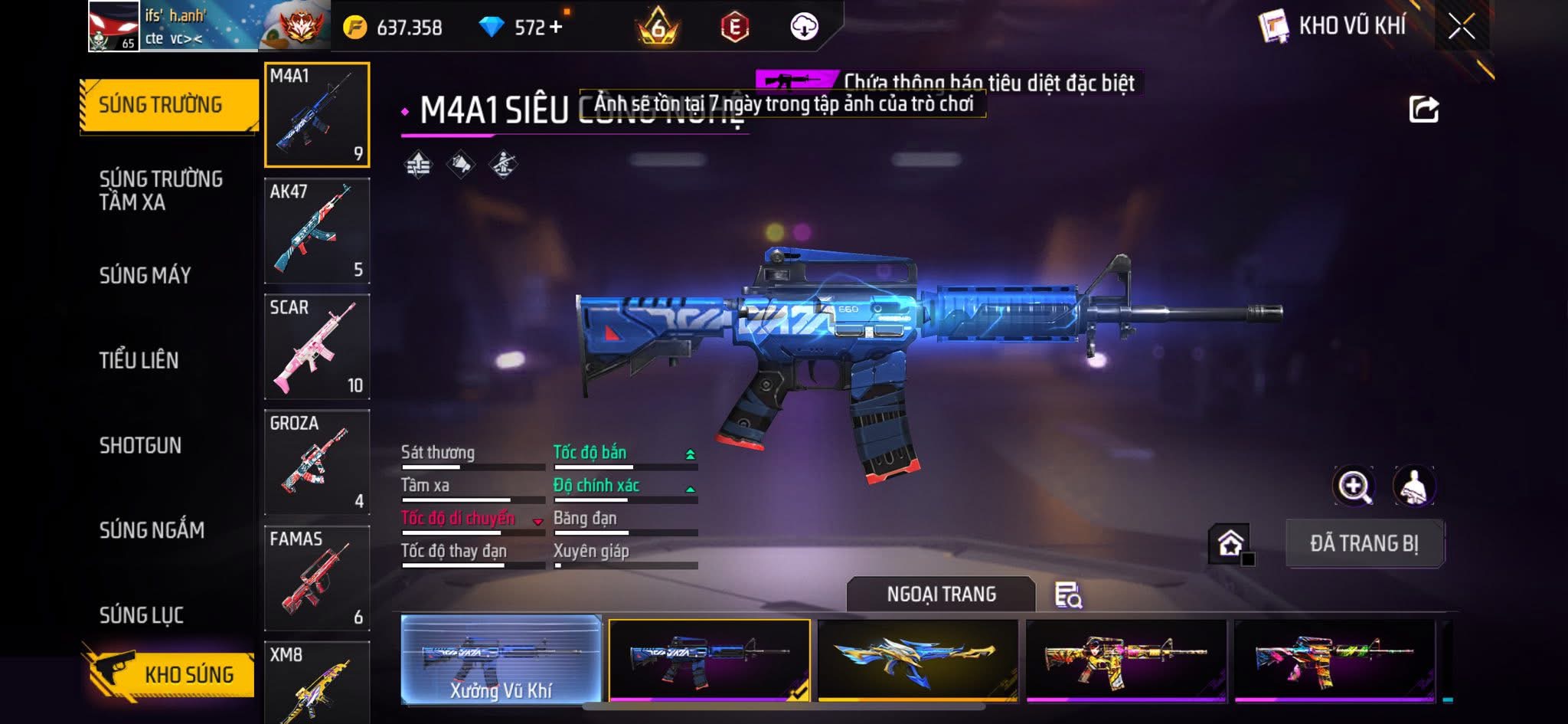
Task: Select the blue and gold dragon skin
Action: click(x=917, y=659)
